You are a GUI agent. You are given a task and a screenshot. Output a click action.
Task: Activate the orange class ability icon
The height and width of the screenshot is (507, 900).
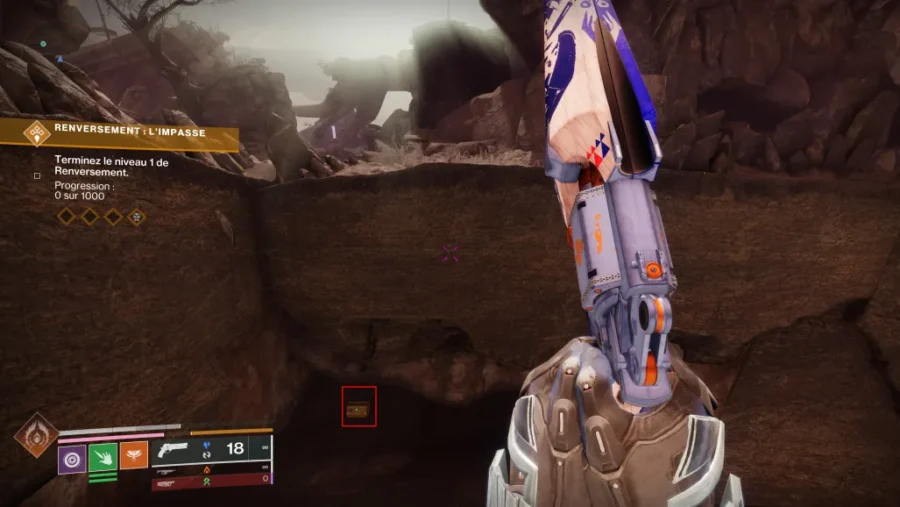pos(134,456)
